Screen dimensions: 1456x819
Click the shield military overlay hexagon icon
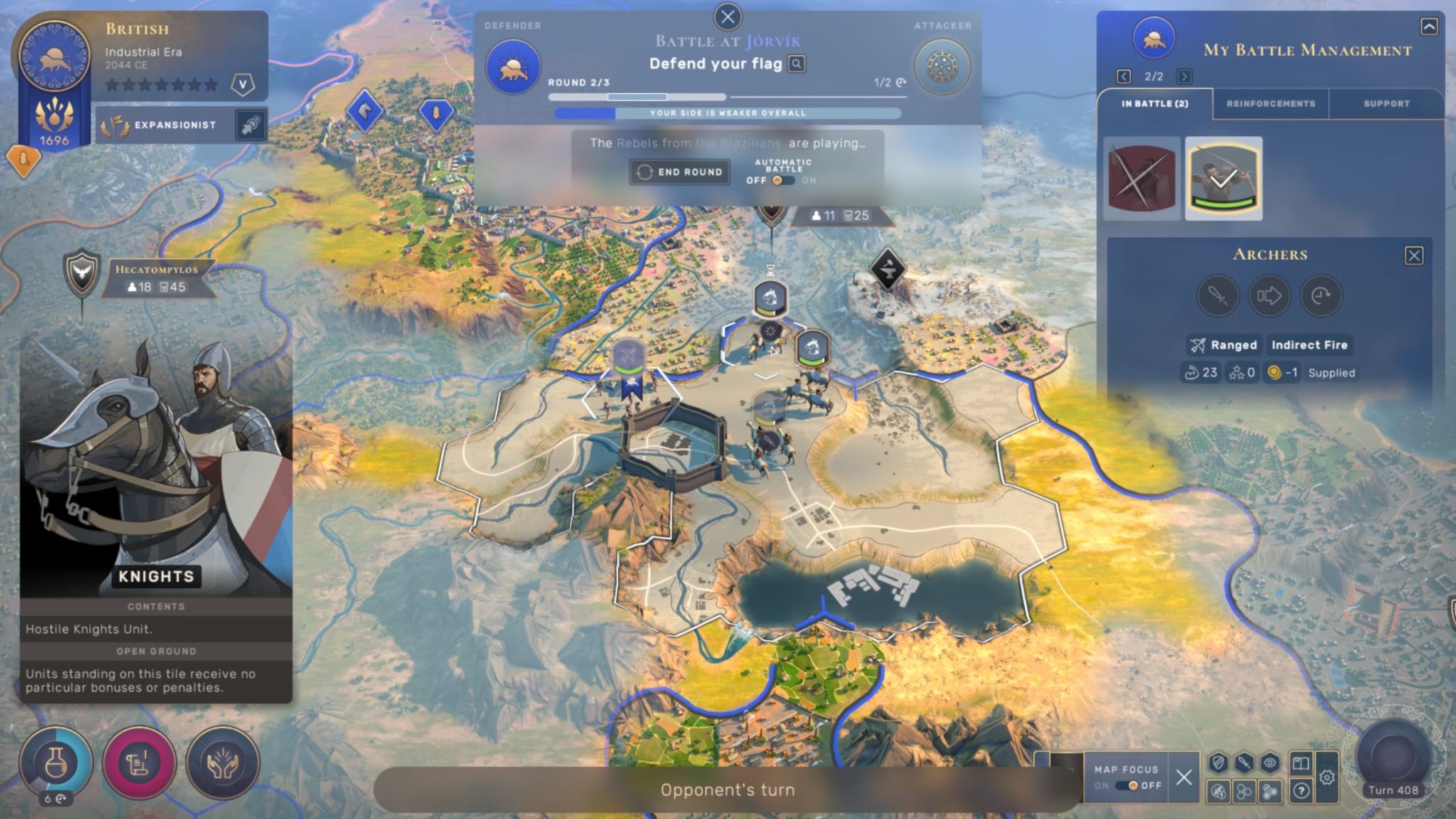click(x=1218, y=763)
